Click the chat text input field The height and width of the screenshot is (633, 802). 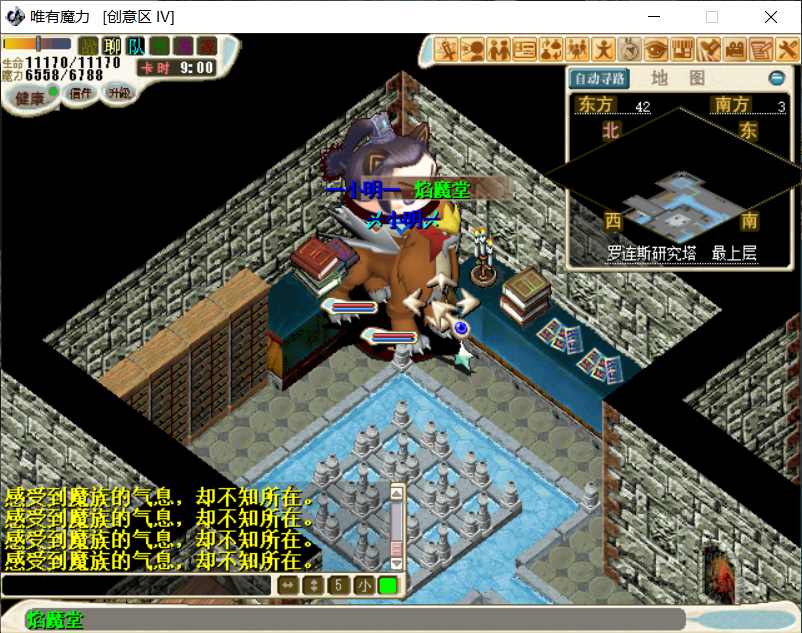[135, 585]
